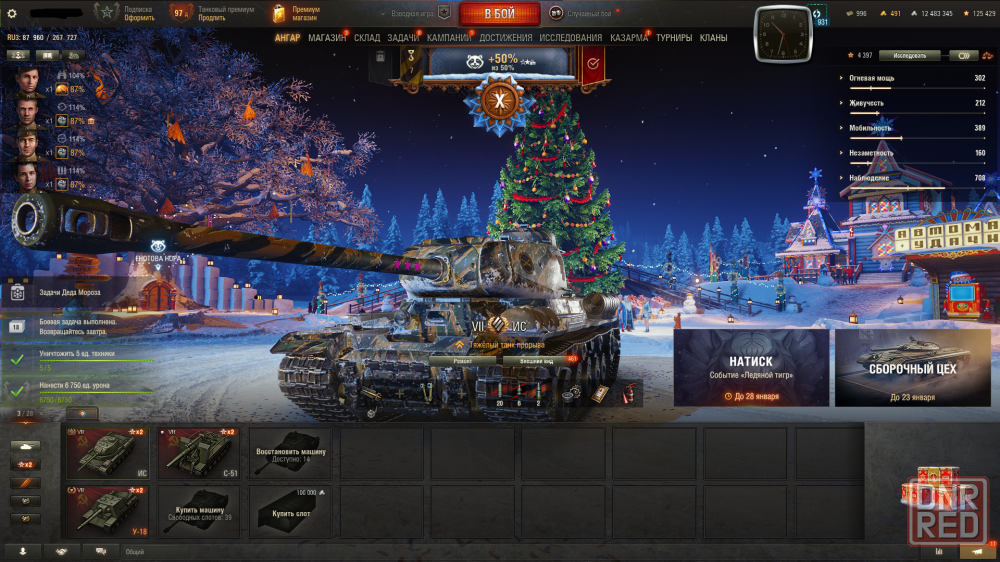Open the КЛАНЫ tab

click(x=713, y=38)
